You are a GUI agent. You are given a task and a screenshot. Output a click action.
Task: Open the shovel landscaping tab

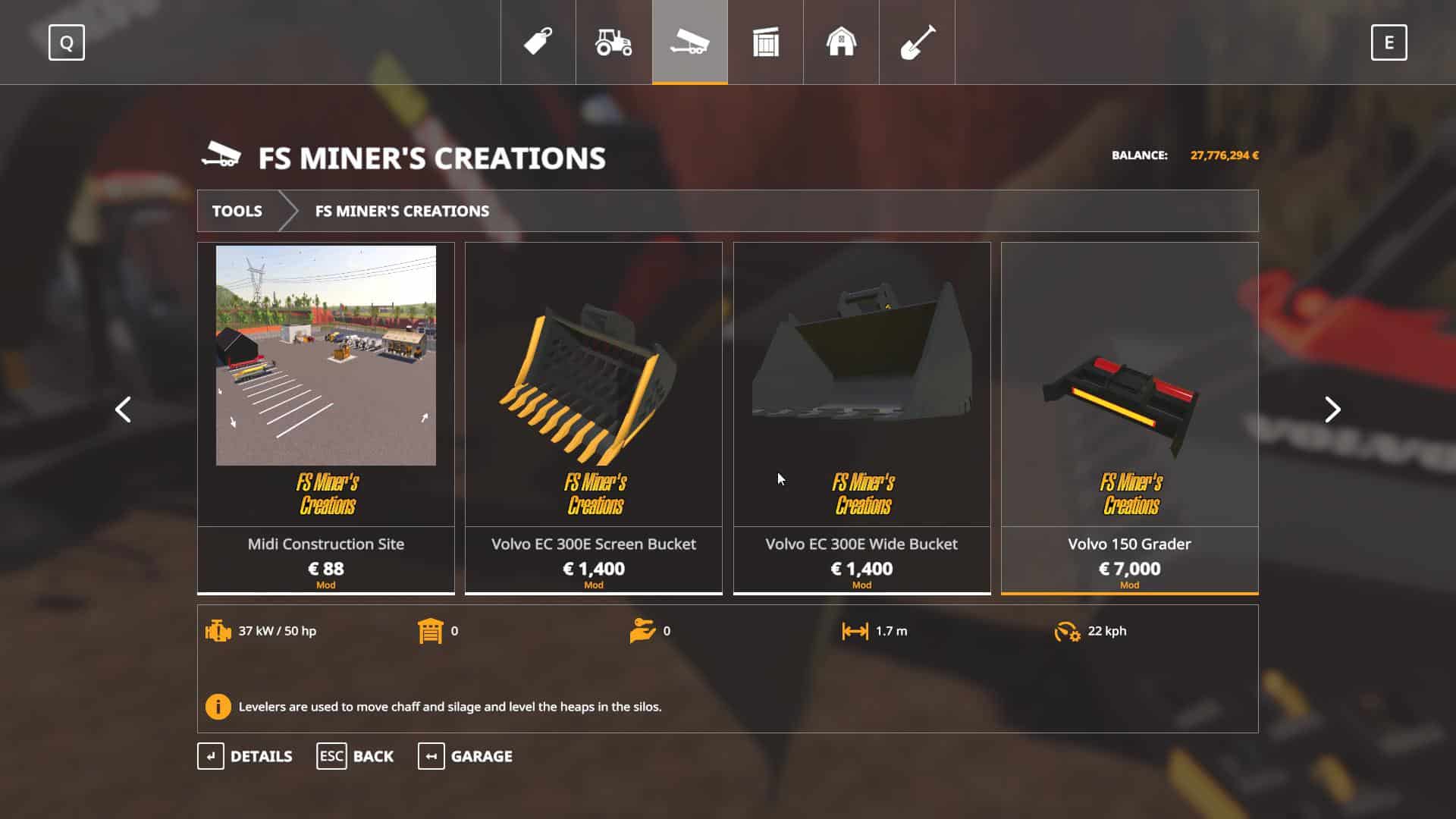click(917, 42)
